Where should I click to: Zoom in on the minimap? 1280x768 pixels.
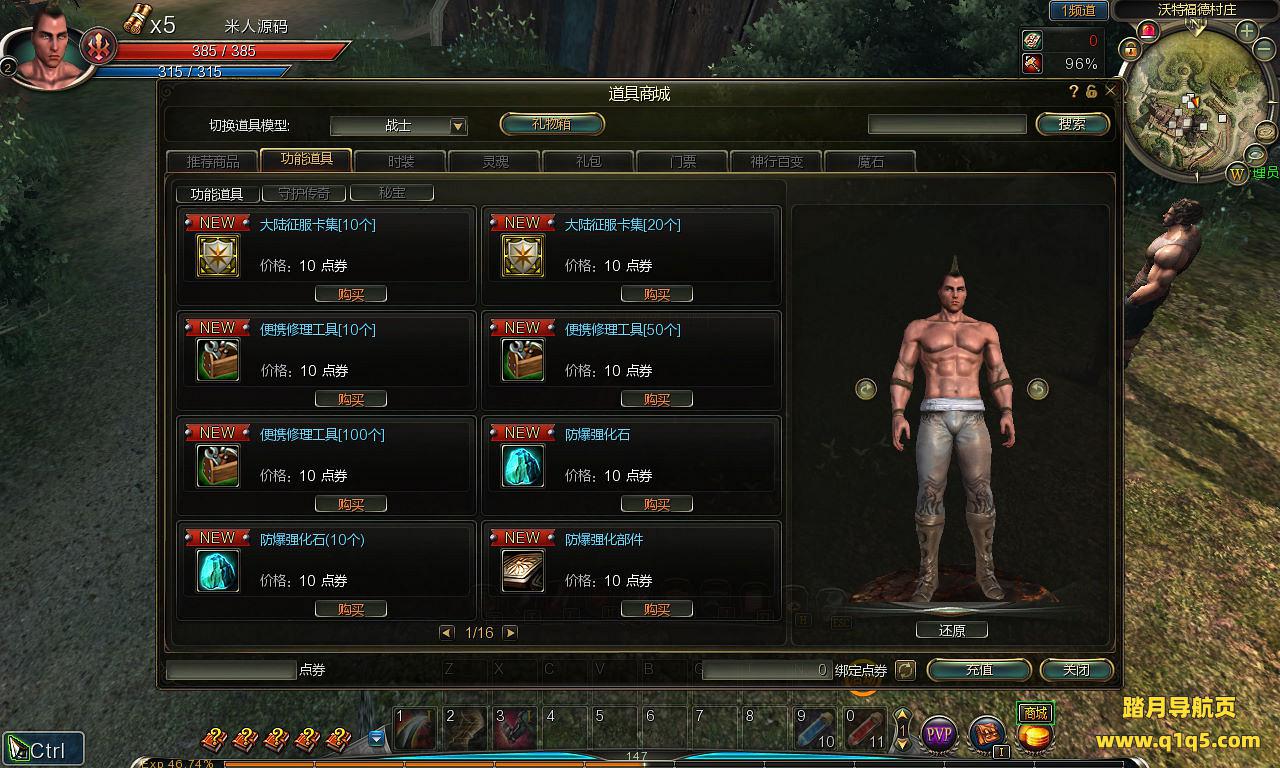(x=1247, y=31)
